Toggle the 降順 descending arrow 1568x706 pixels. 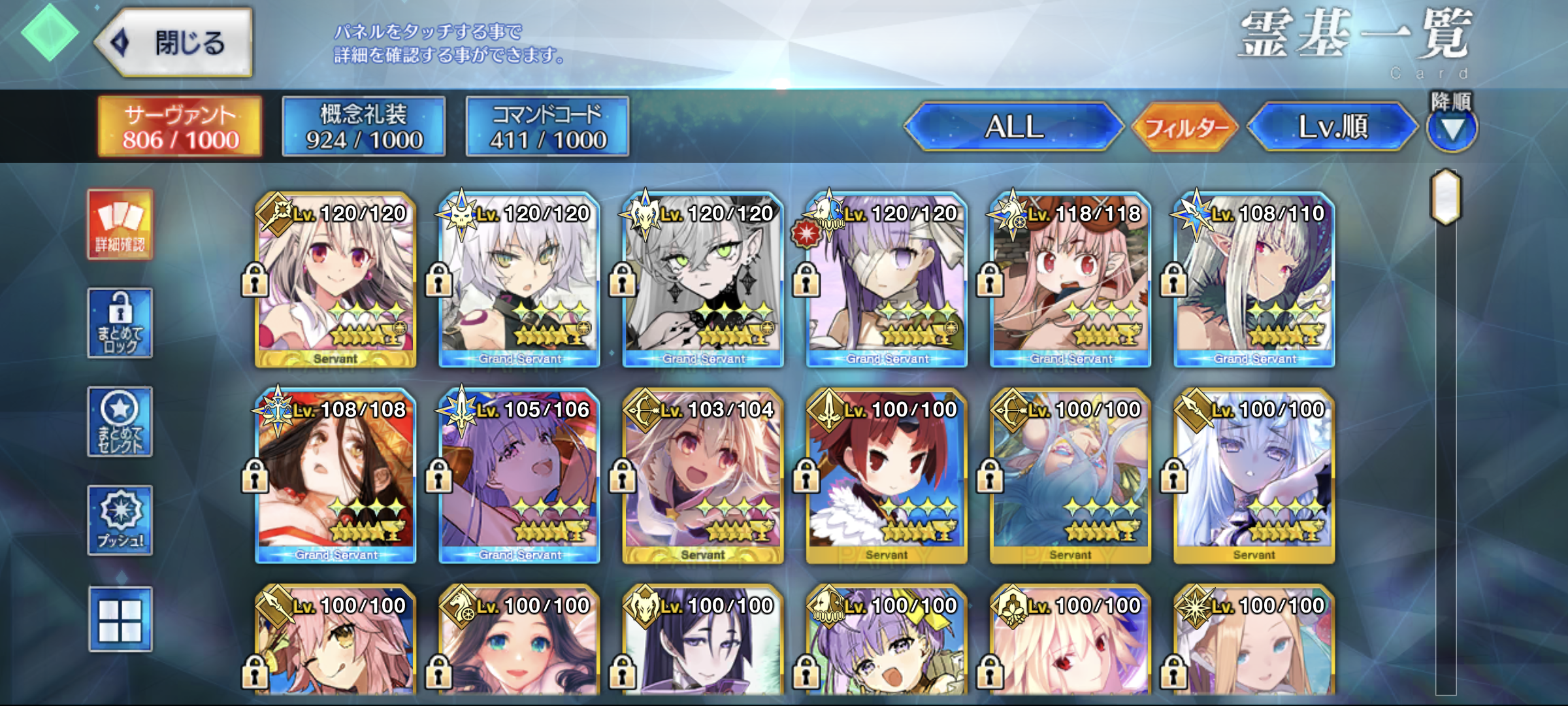point(1452,129)
